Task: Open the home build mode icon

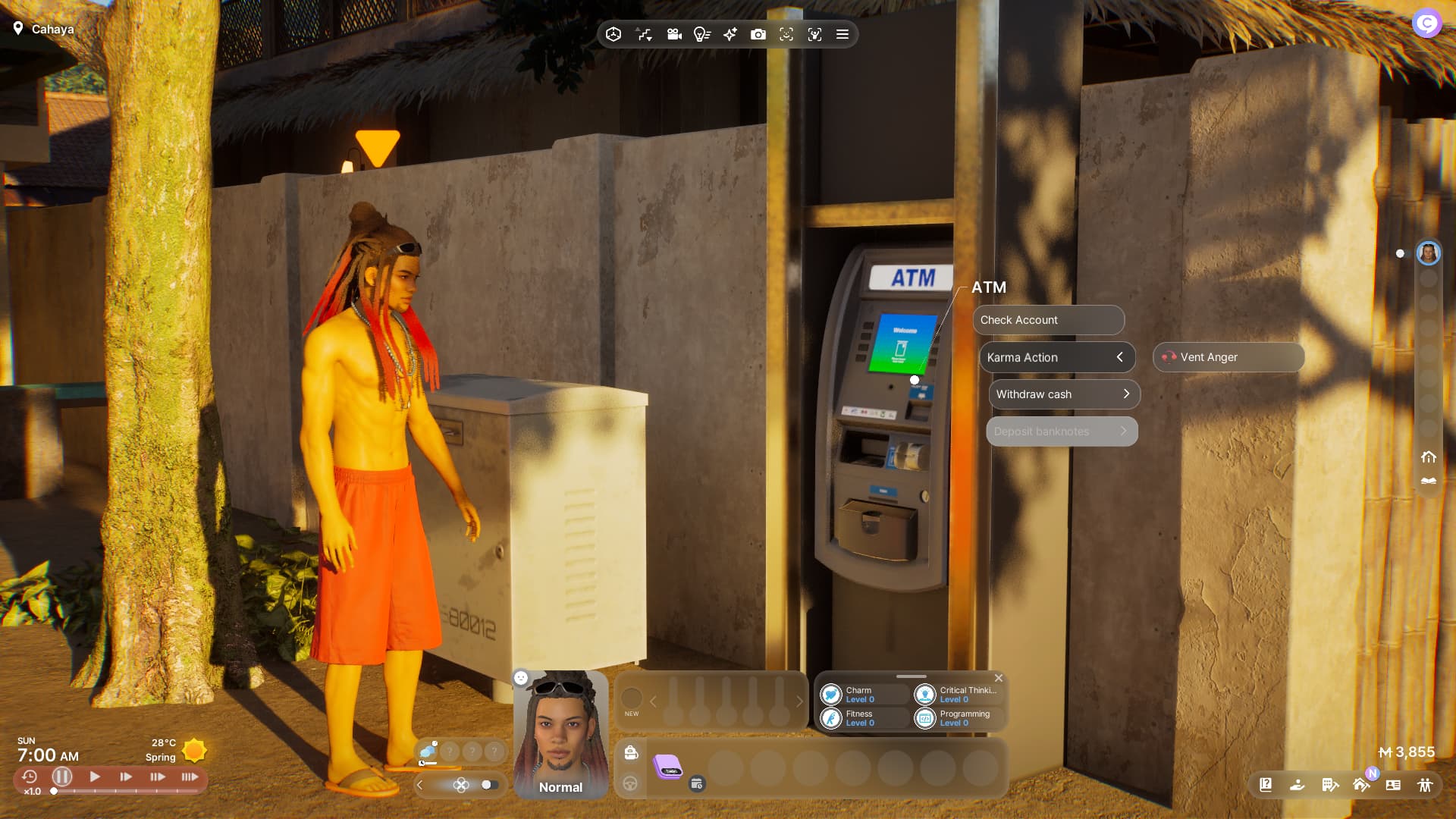Action: tap(1361, 785)
